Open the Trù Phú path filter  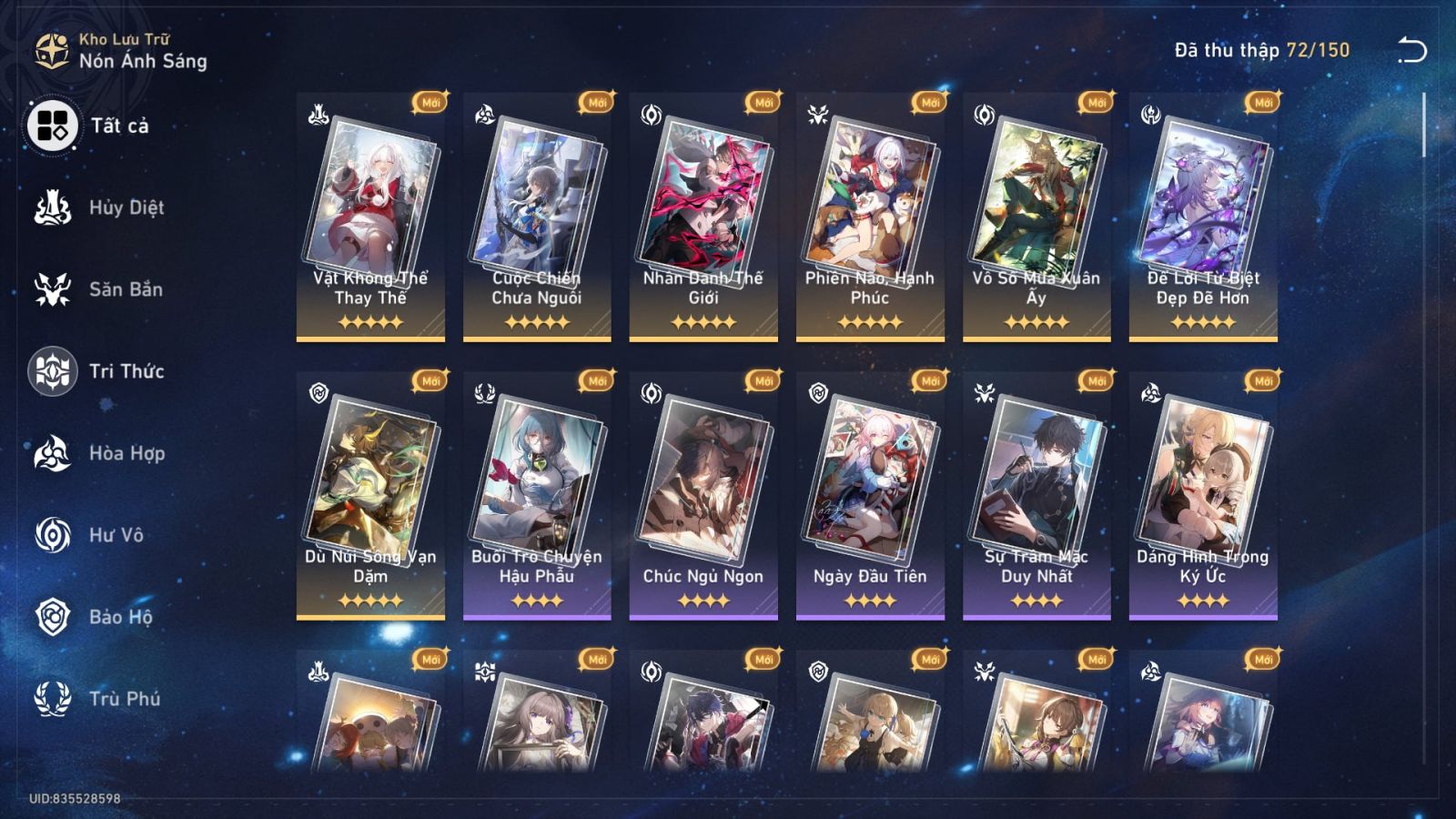[52, 699]
